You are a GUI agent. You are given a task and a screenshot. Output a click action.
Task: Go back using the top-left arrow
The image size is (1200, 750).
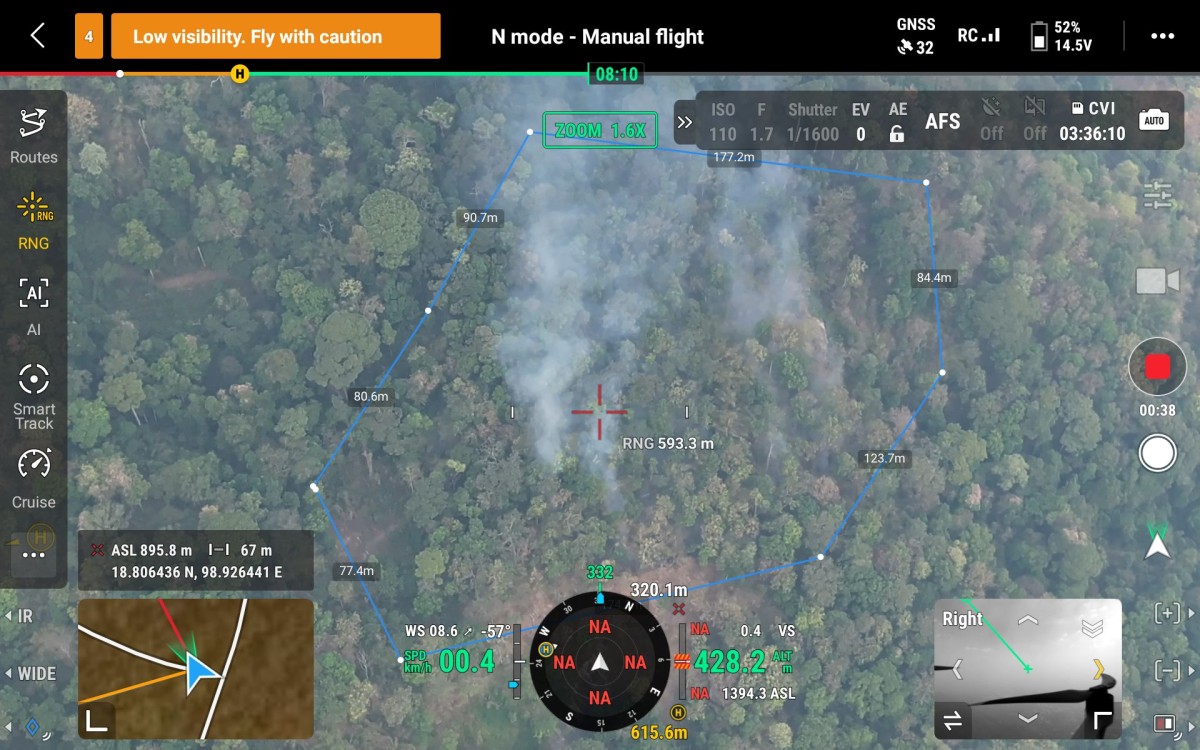pyautogui.click(x=37, y=36)
